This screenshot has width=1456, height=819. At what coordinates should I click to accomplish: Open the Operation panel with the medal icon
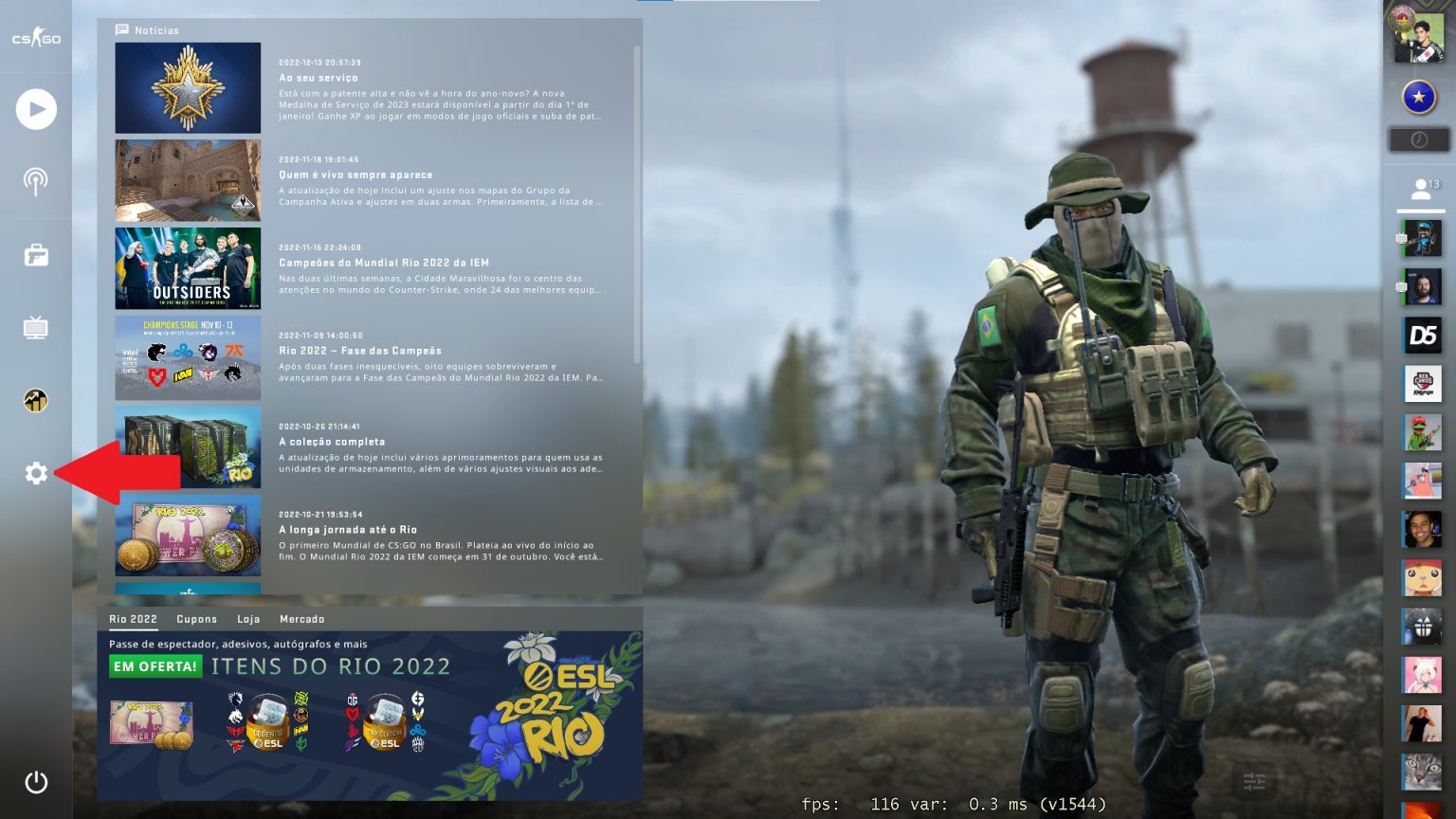pyautogui.click(x=36, y=401)
